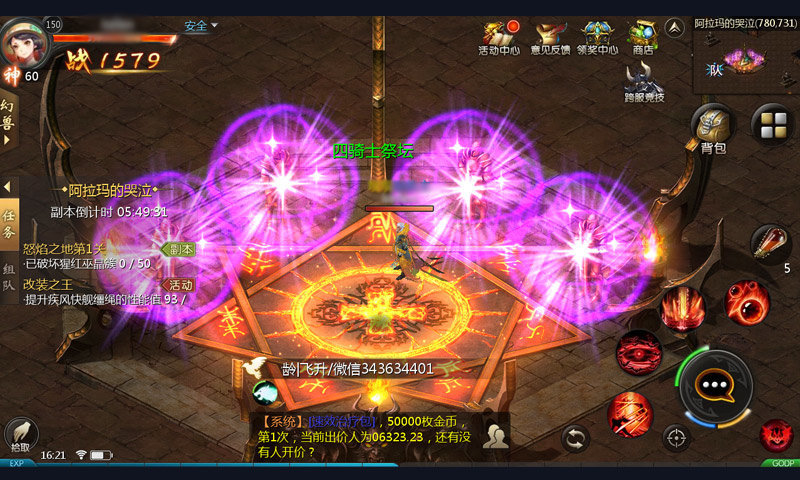The image size is (800, 480).
Task: Collapse the top icon row arrow
Action: (x=675, y=27)
